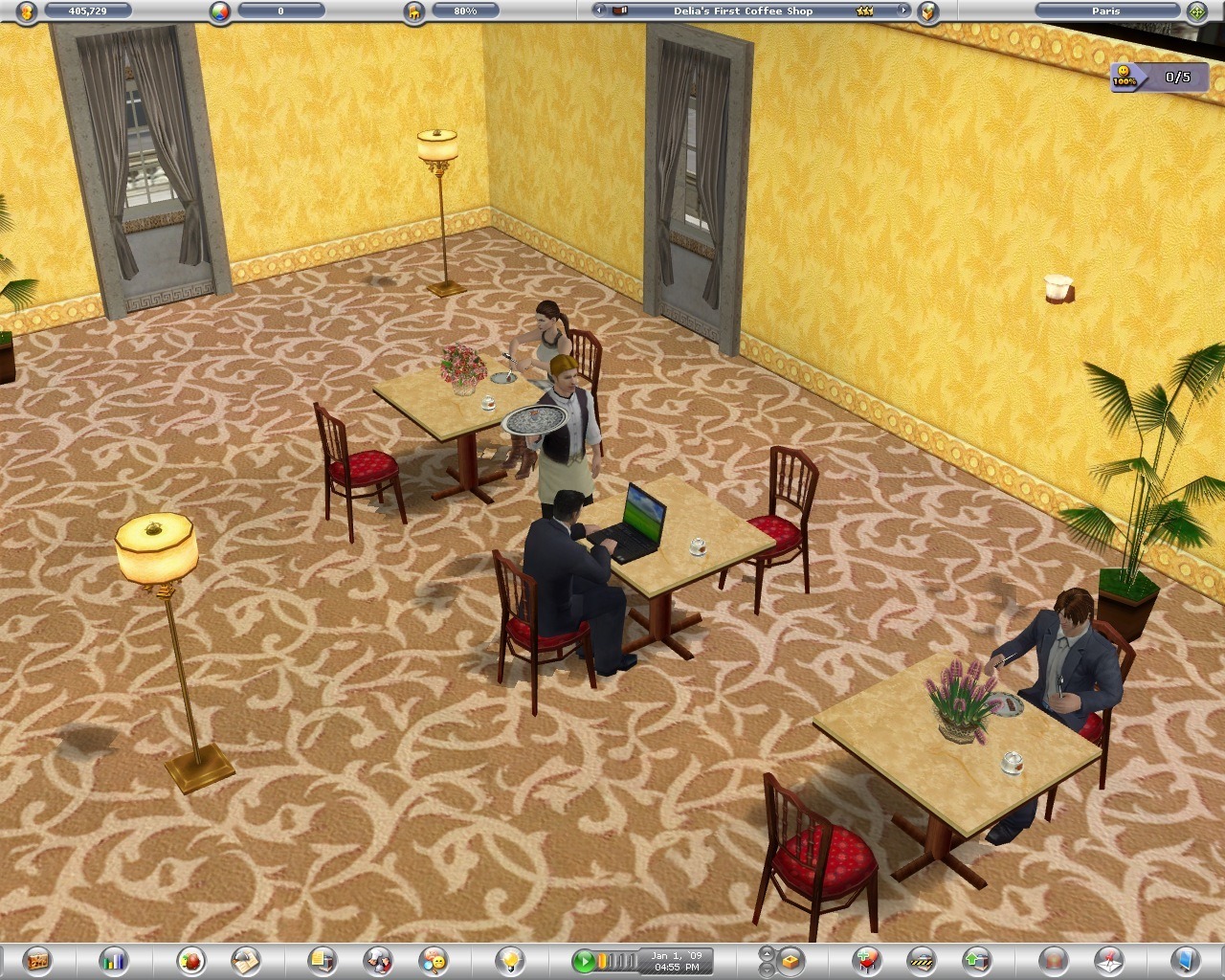Screen dimensions: 1225x980
Task: Open the treasure chest finances button
Action: click(38, 959)
